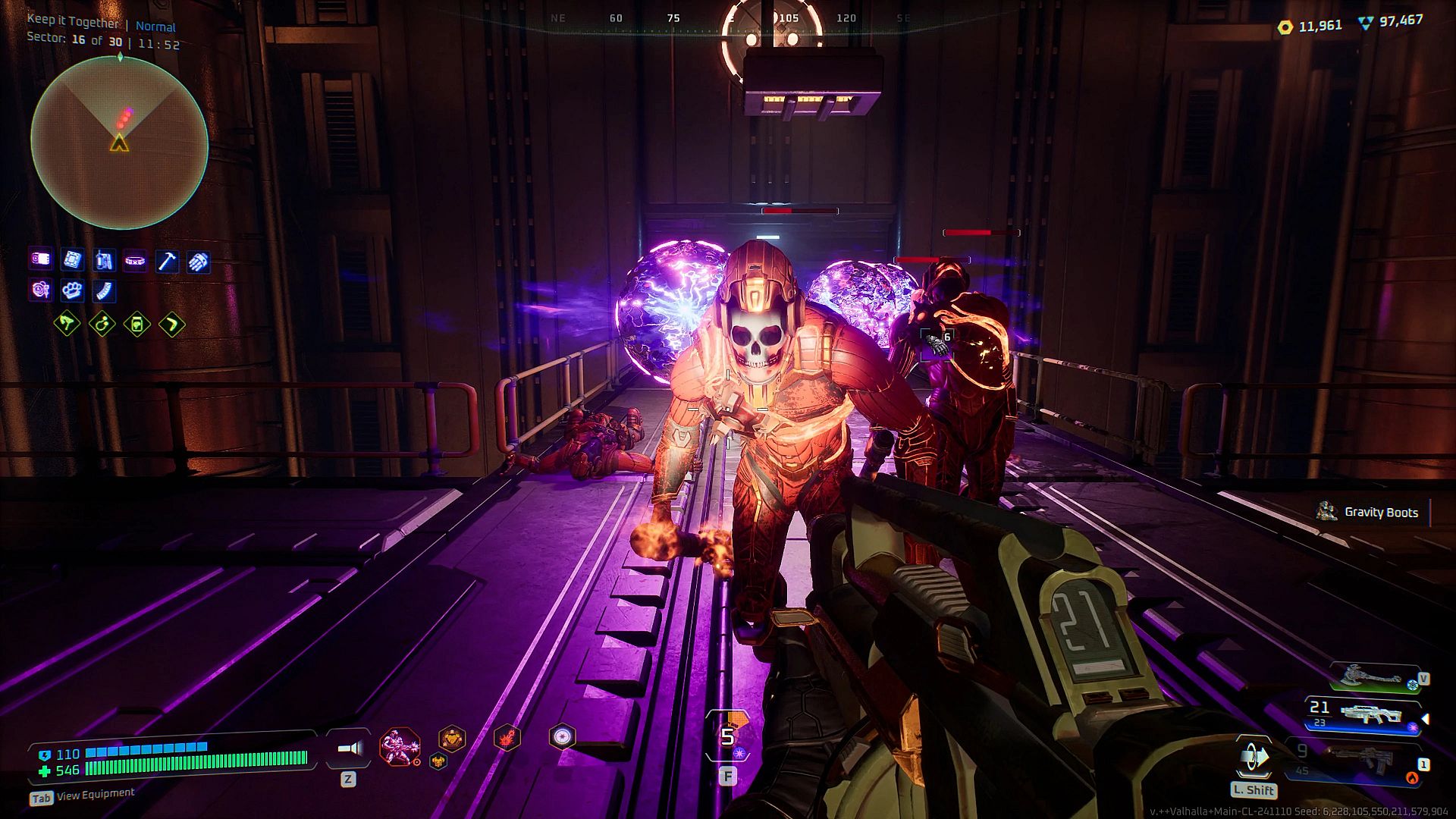Toggle the flashlight icon
Image resolution: width=1456 pixels, height=819 pixels.
[349, 749]
